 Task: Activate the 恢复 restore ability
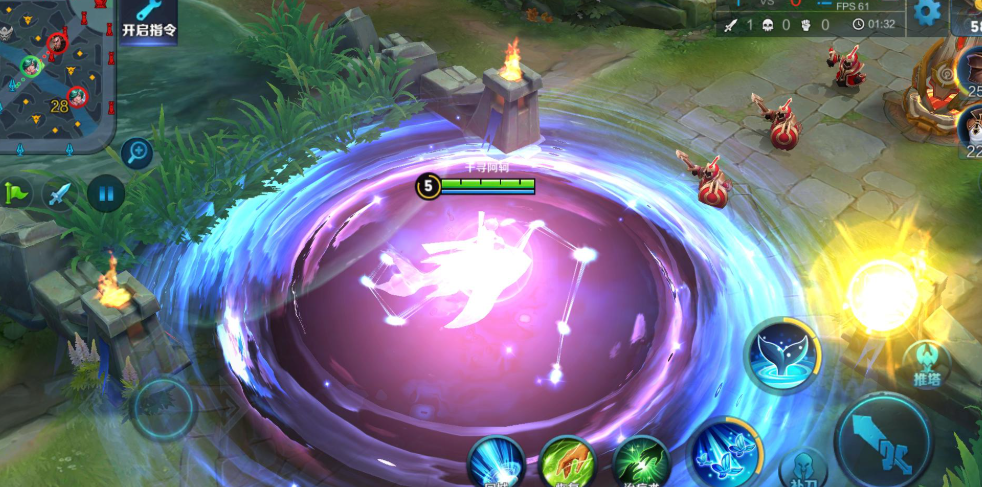pyautogui.click(x=567, y=464)
